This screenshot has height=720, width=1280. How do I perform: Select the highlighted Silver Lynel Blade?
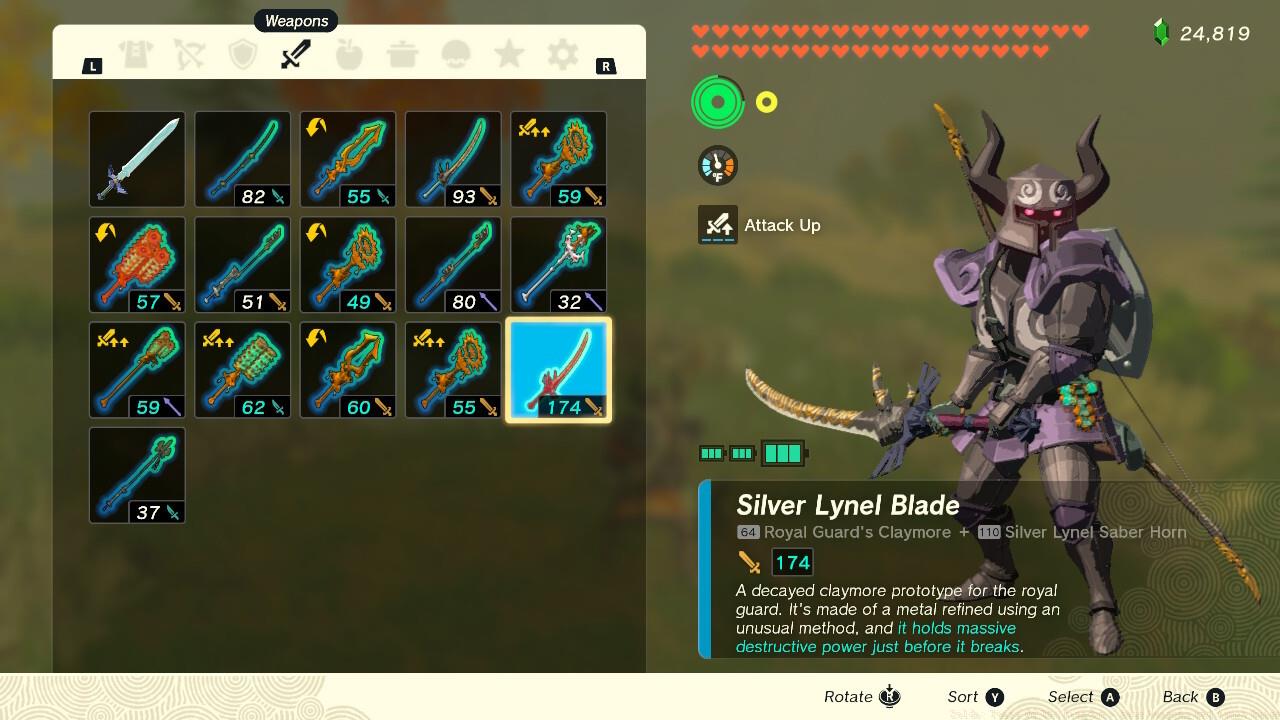point(558,369)
